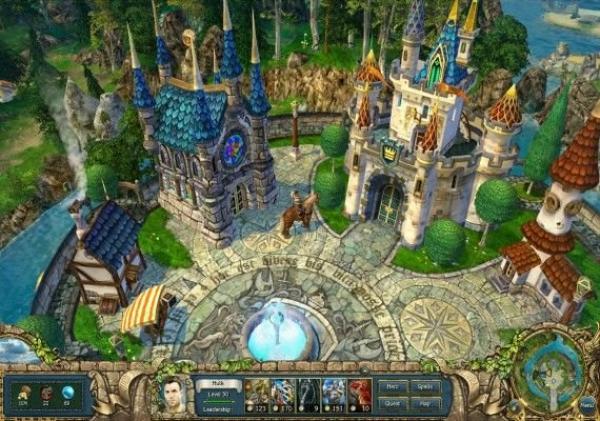The image size is (600, 421).
Task: Click the Map button
Action: (425, 402)
